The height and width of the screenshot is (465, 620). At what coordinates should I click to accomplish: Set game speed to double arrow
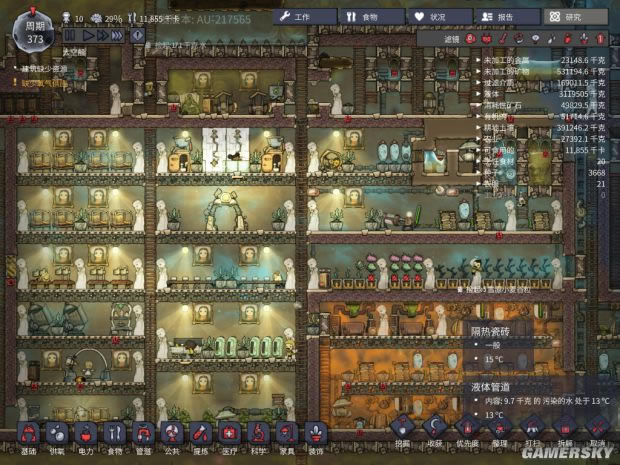[103, 35]
